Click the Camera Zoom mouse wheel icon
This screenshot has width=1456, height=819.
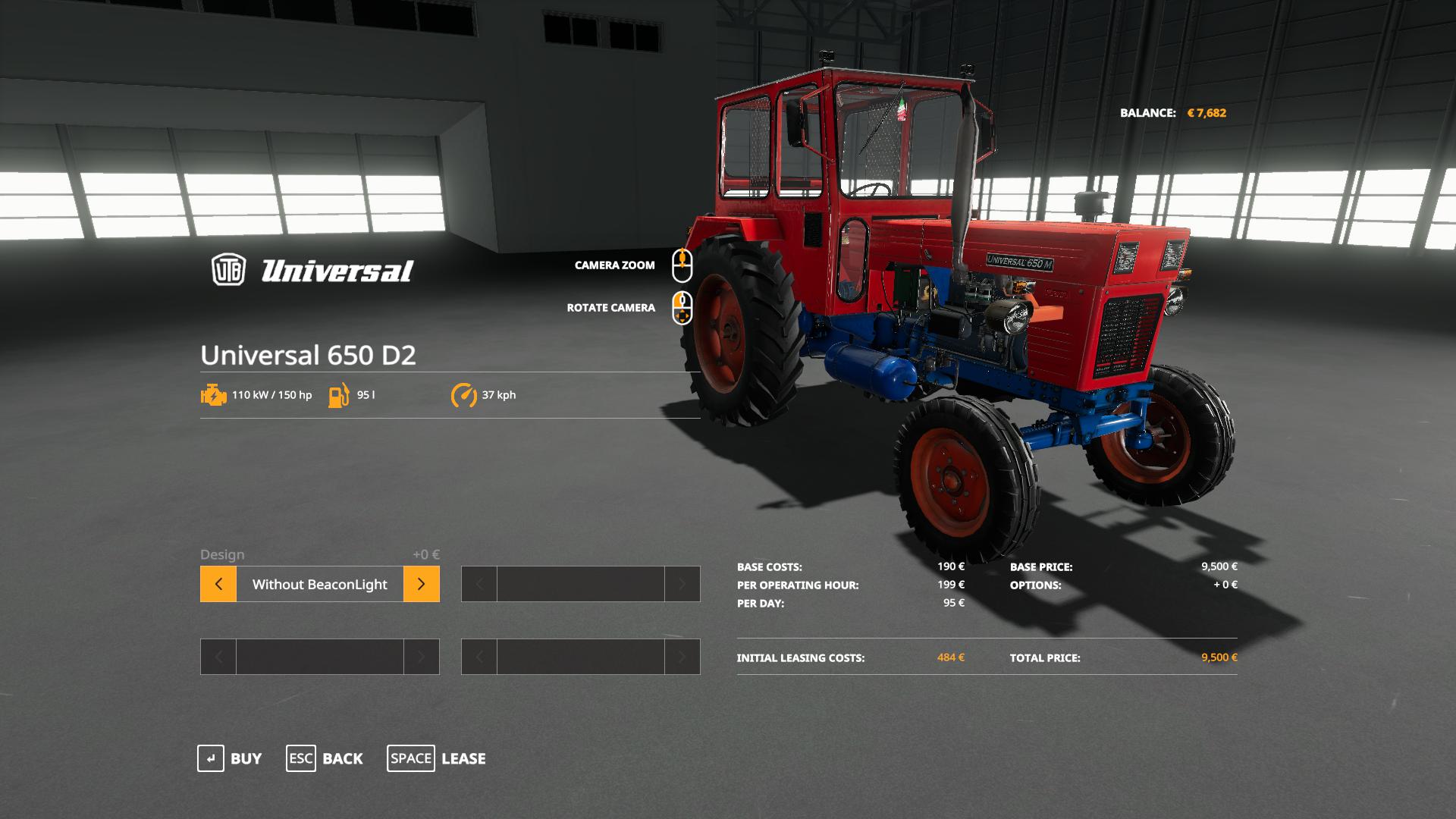(x=682, y=264)
